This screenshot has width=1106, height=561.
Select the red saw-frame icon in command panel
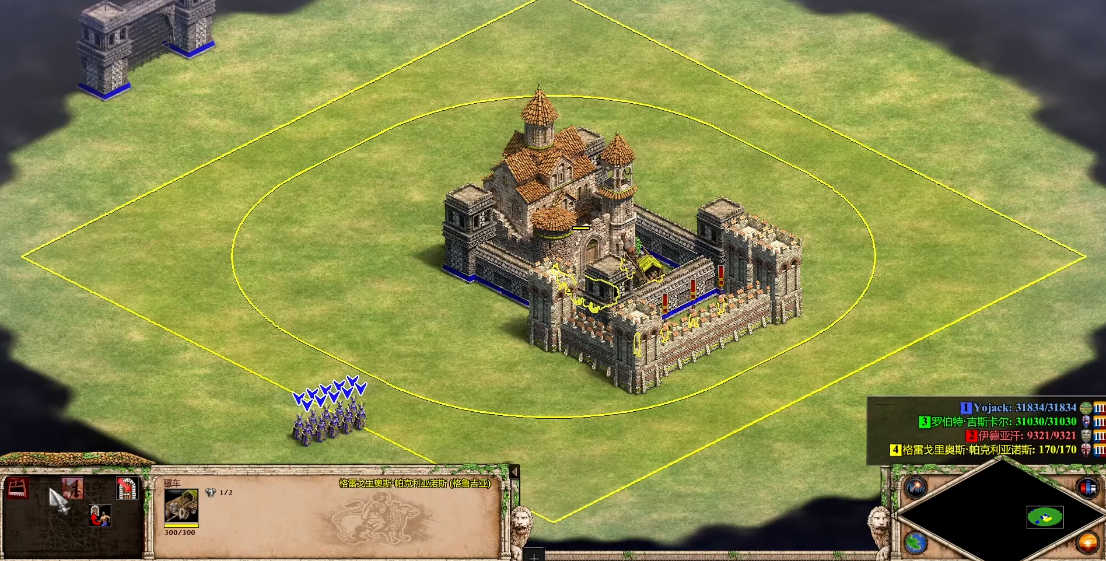coord(17,488)
